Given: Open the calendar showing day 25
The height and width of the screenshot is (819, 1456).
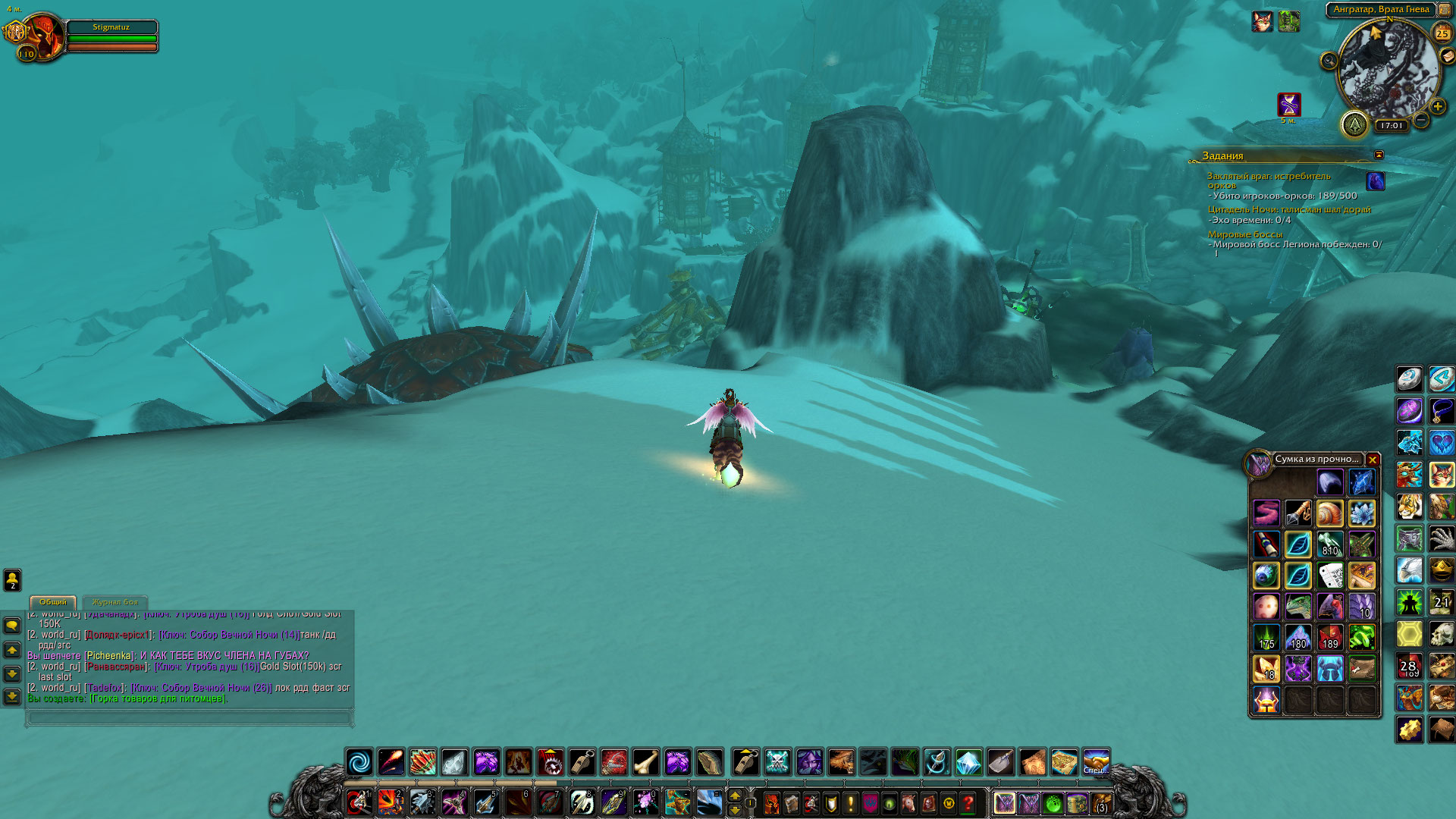Looking at the screenshot, I should (x=1442, y=33).
